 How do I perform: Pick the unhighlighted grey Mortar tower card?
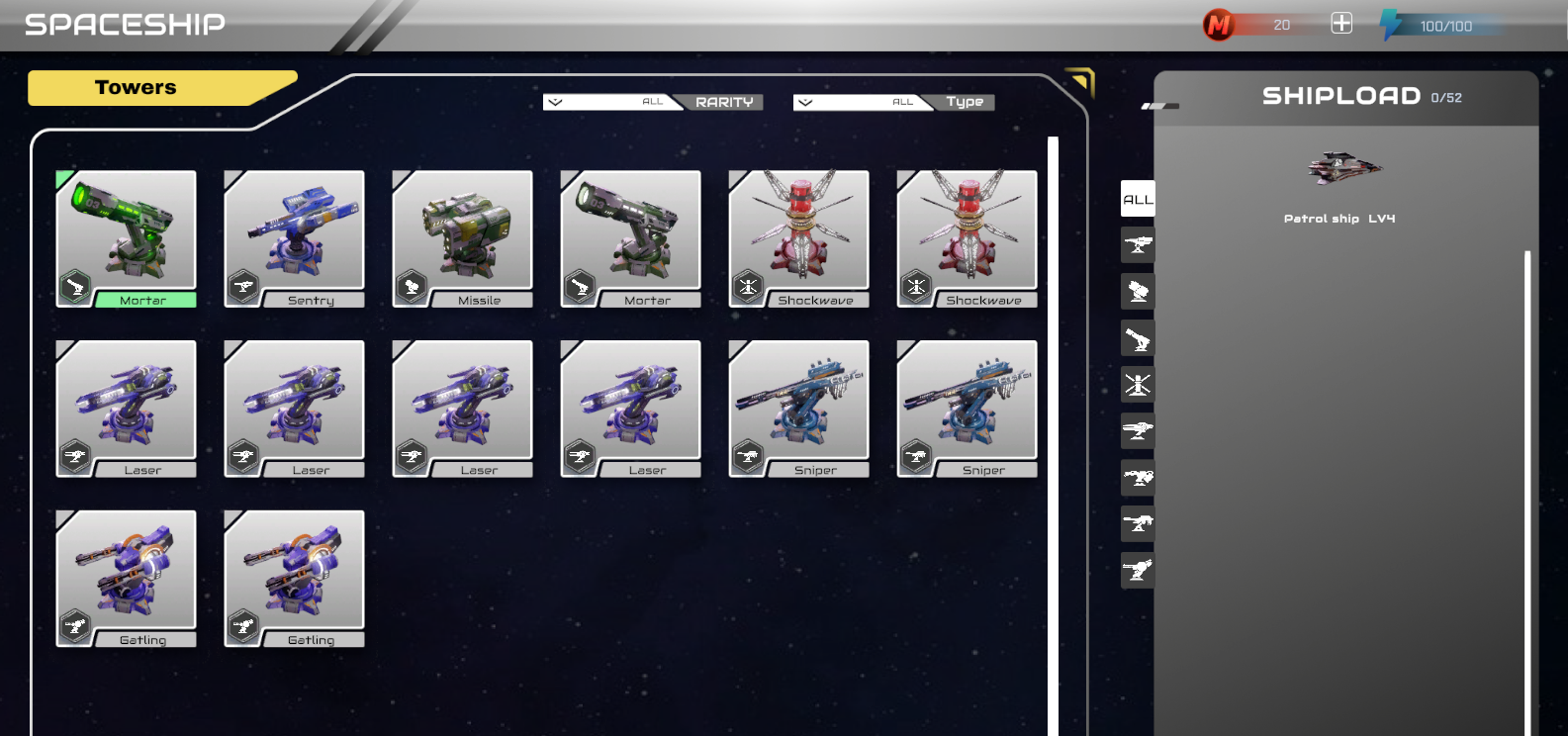[x=631, y=237]
